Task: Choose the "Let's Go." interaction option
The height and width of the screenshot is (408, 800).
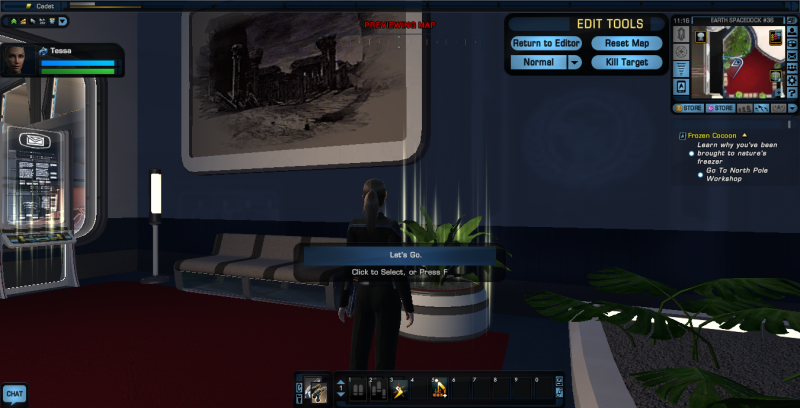Action: [x=399, y=256]
